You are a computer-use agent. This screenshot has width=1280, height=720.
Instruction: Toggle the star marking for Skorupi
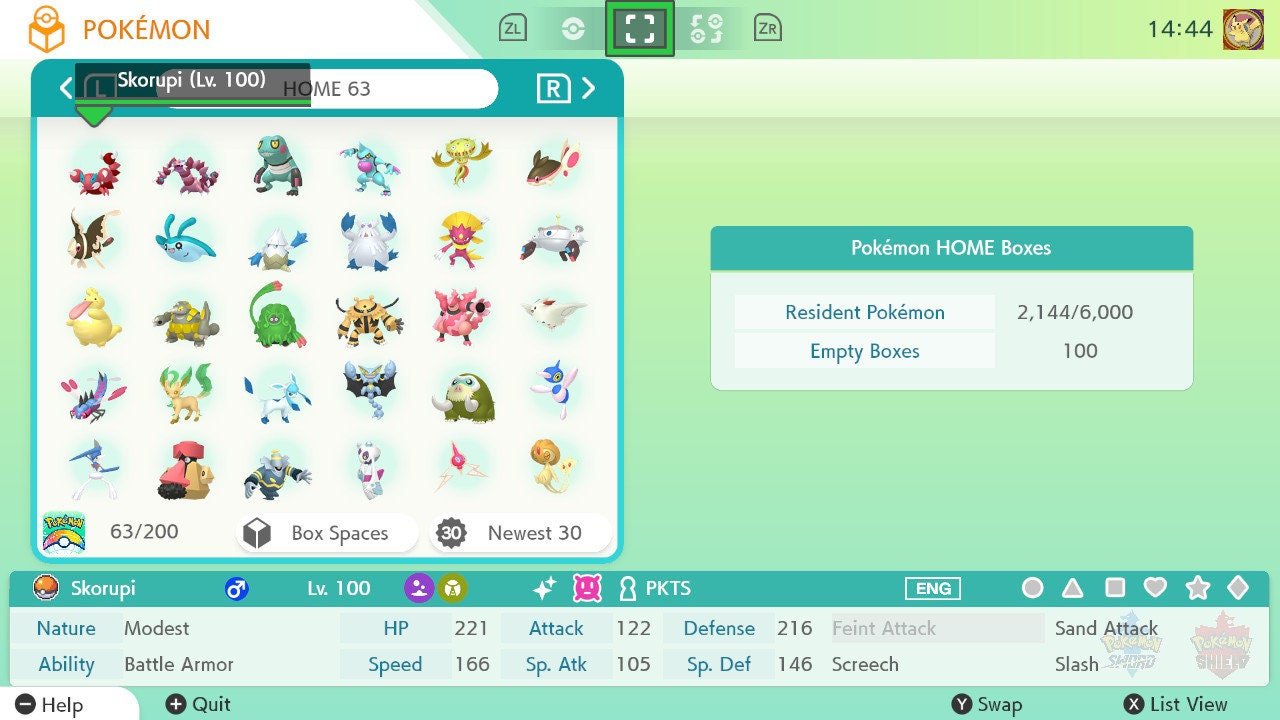(x=1199, y=589)
